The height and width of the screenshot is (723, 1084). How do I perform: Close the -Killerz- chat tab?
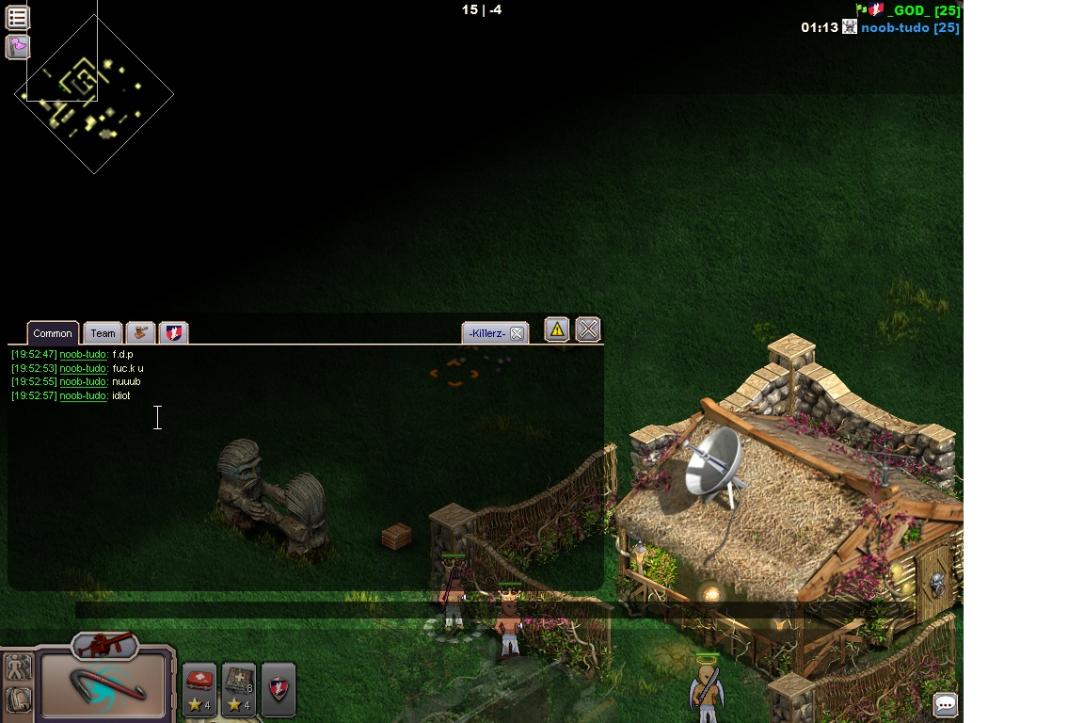[517, 334]
